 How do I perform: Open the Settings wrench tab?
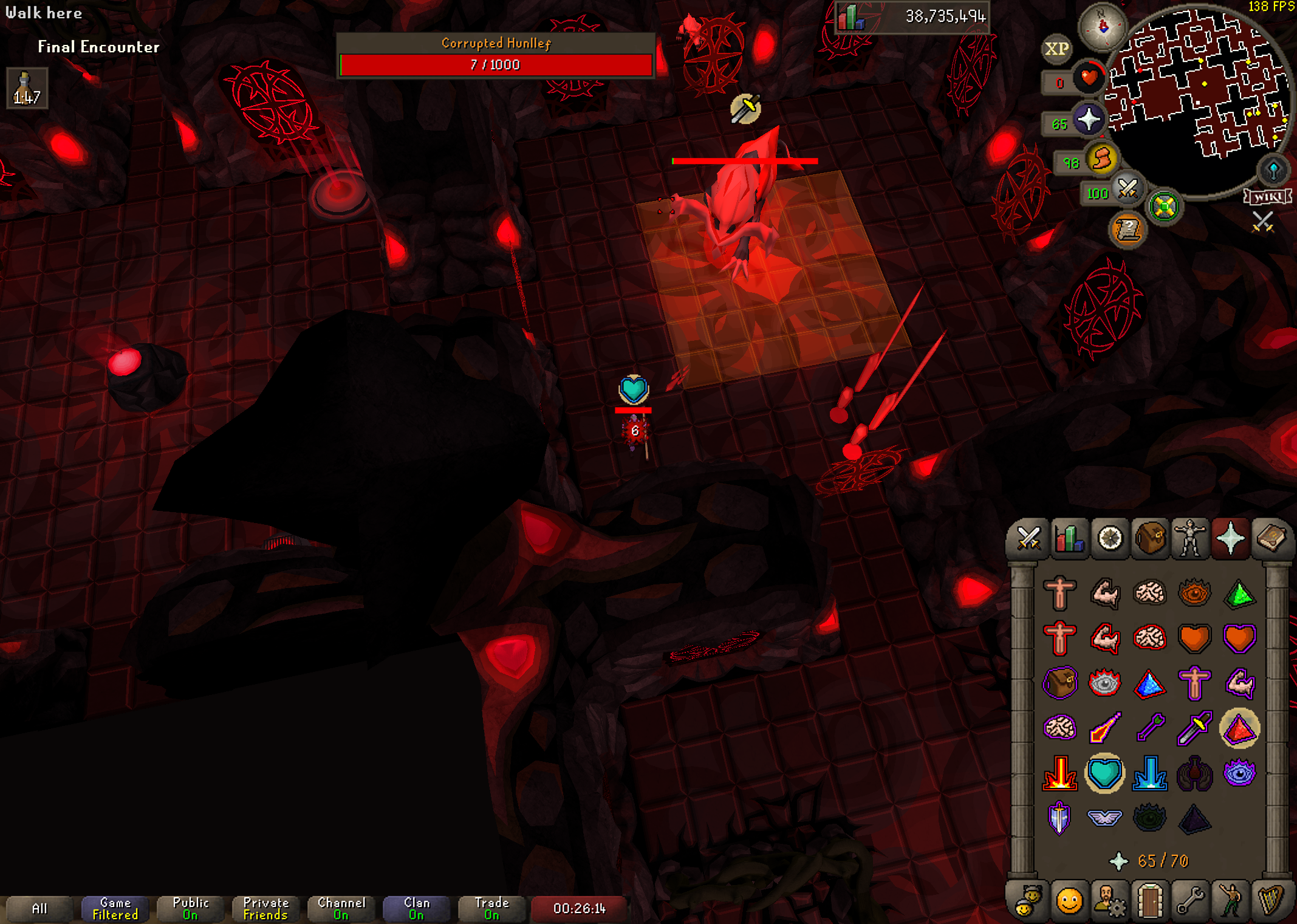point(1190,900)
